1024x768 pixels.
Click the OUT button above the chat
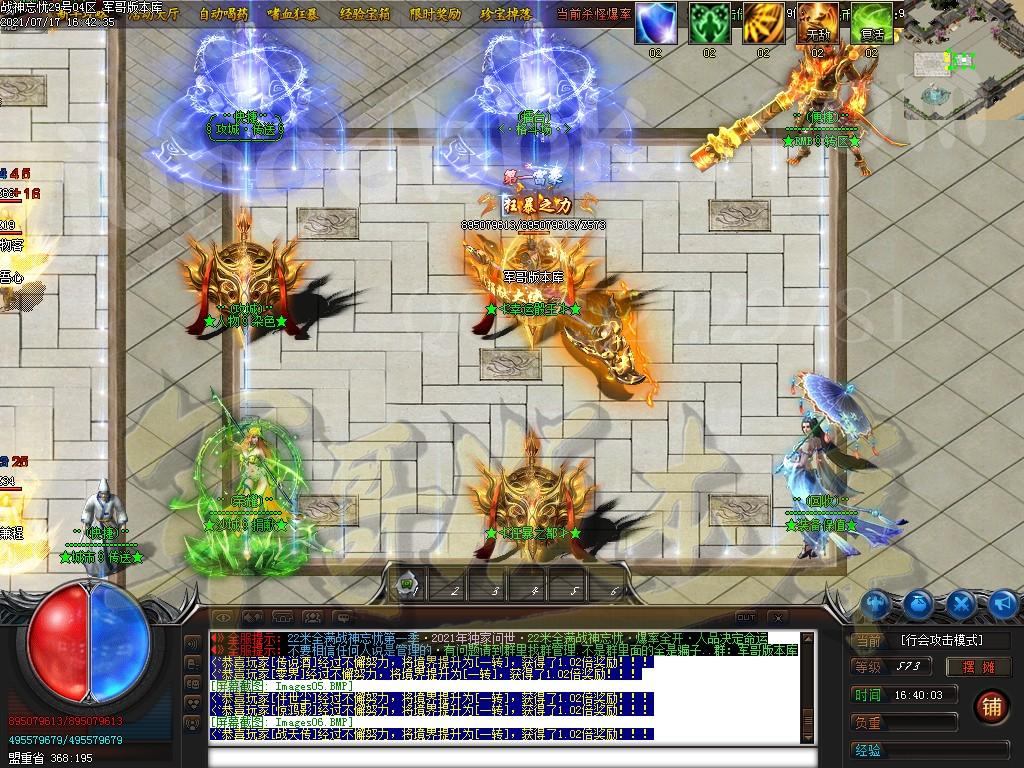[x=745, y=617]
